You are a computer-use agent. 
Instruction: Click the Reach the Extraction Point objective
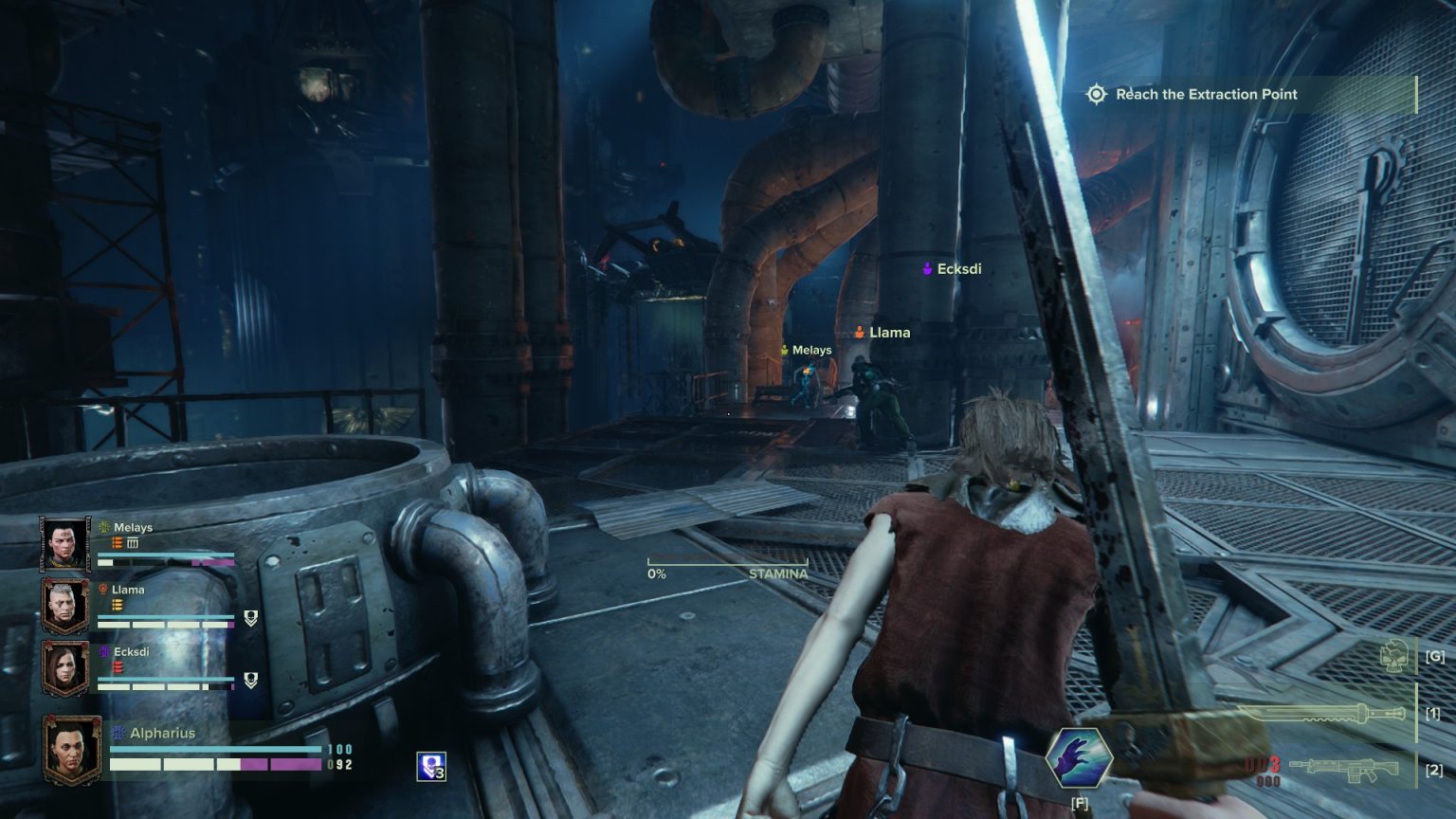point(1206,94)
